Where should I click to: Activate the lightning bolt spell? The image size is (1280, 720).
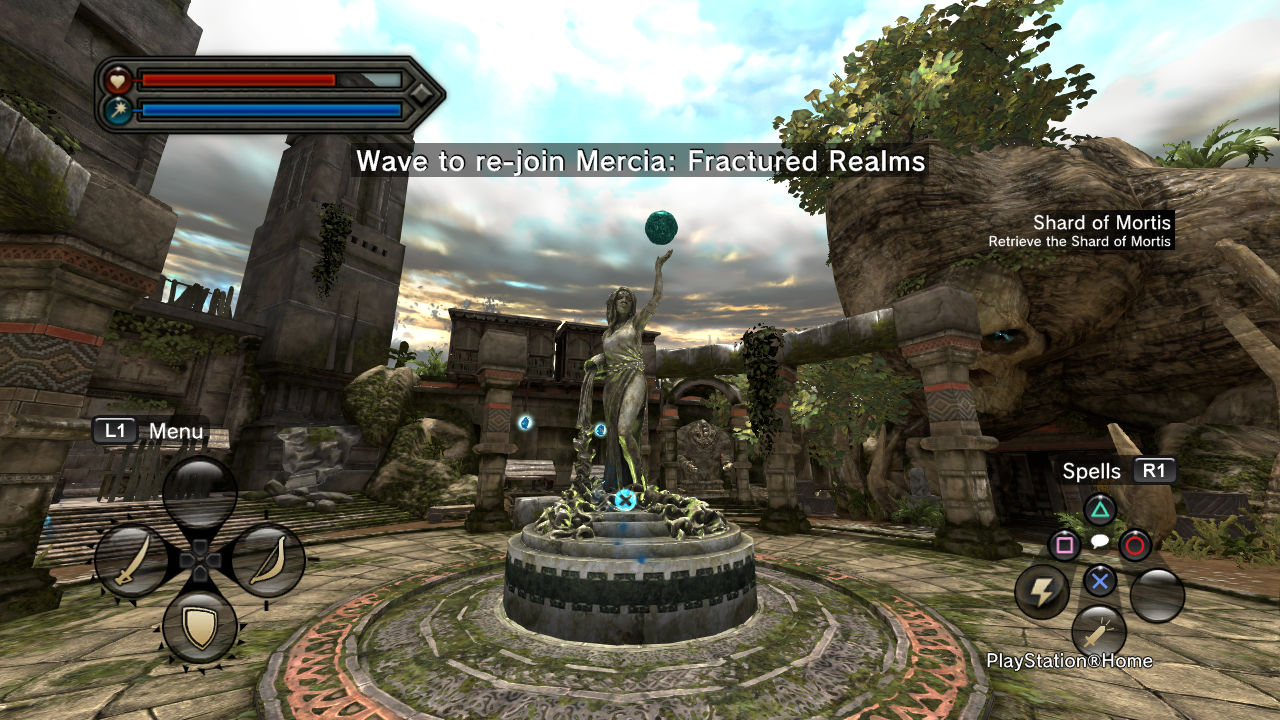1042,592
